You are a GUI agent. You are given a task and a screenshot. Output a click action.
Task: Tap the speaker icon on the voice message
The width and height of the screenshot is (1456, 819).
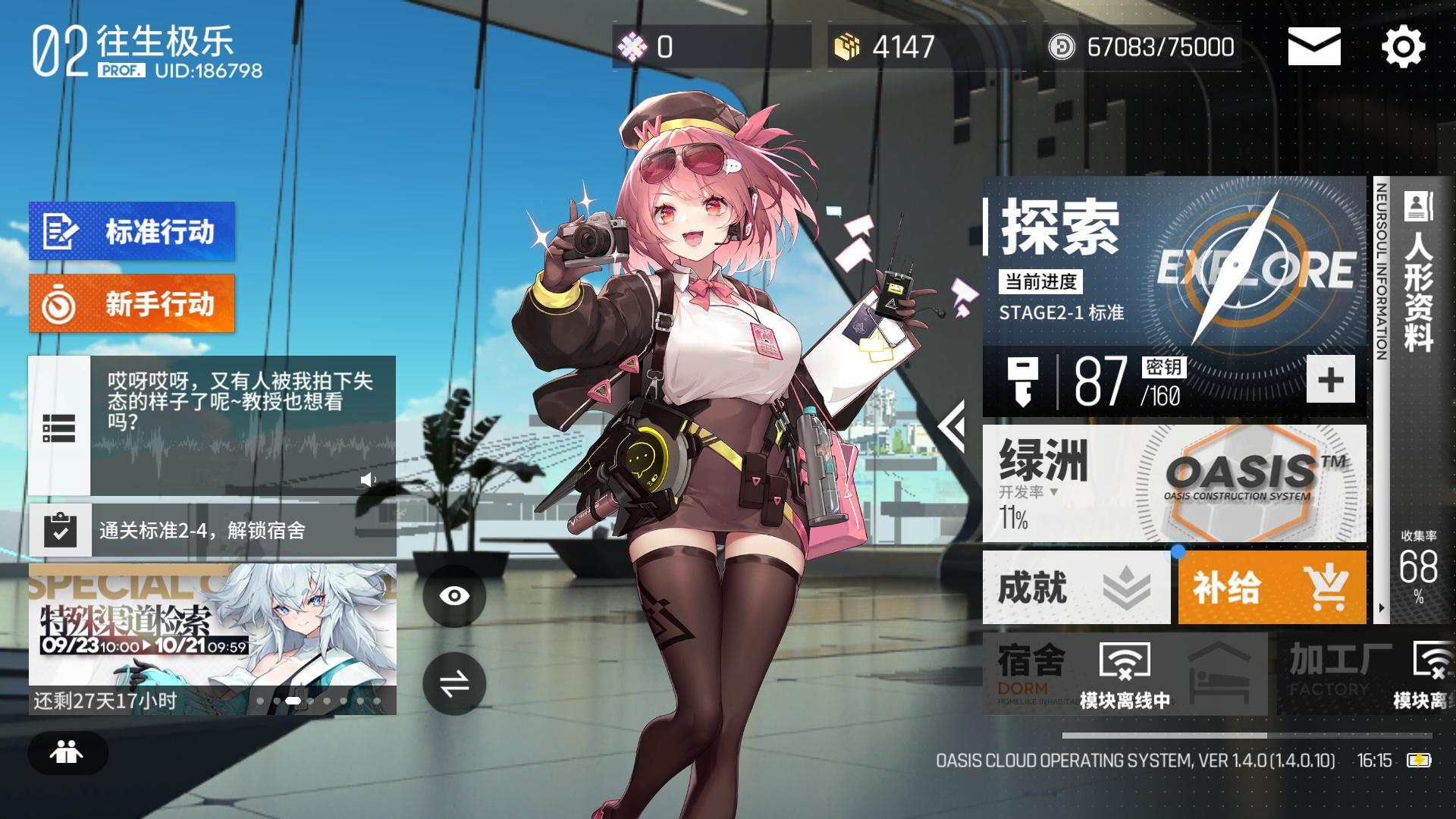[369, 479]
